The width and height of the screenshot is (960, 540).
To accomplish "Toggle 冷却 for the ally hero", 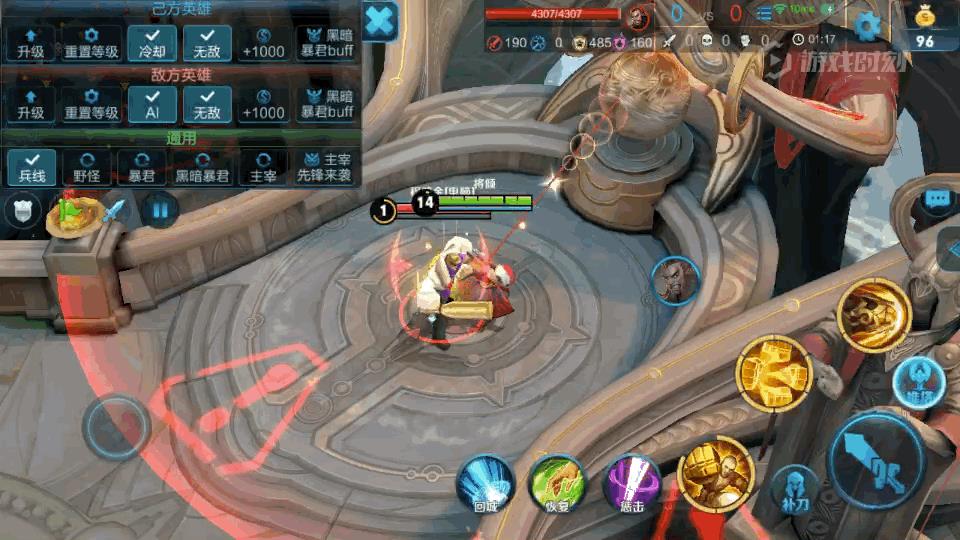I will tap(153, 43).
